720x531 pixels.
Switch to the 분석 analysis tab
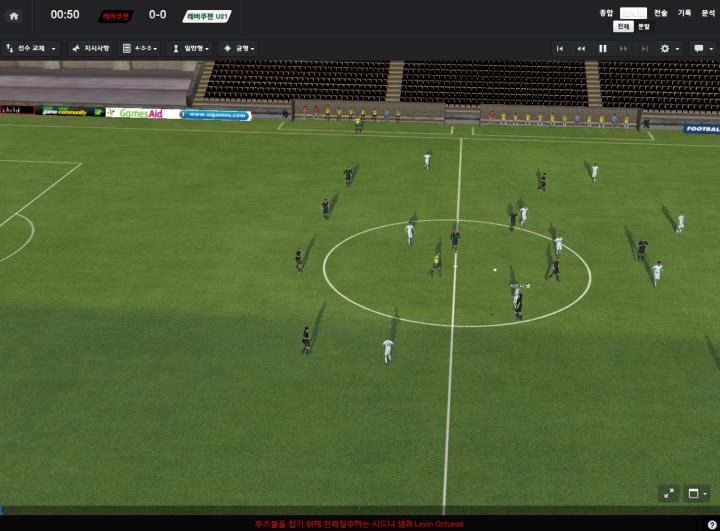point(708,13)
